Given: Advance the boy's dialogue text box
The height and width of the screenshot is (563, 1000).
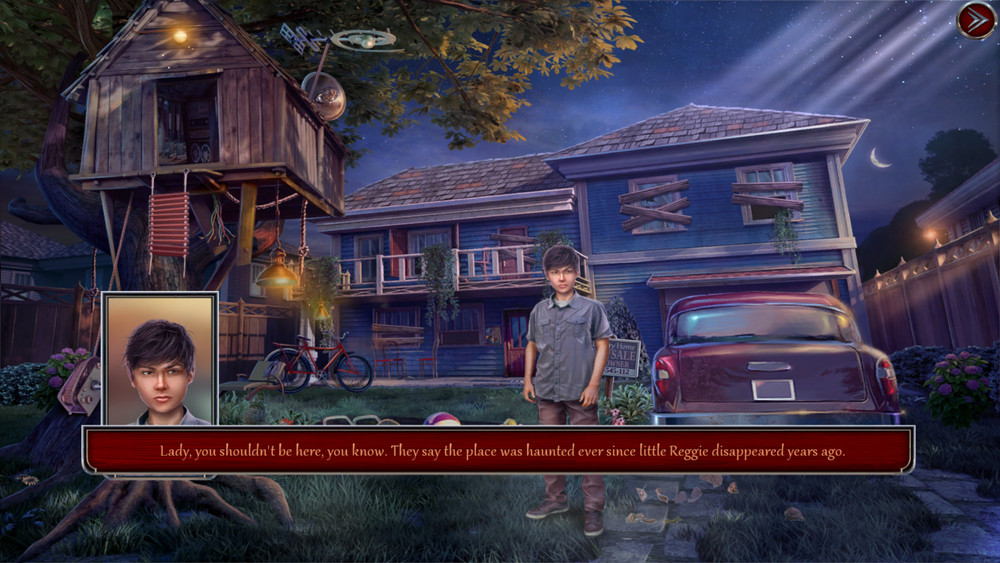Looking at the screenshot, I should coord(500,451).
